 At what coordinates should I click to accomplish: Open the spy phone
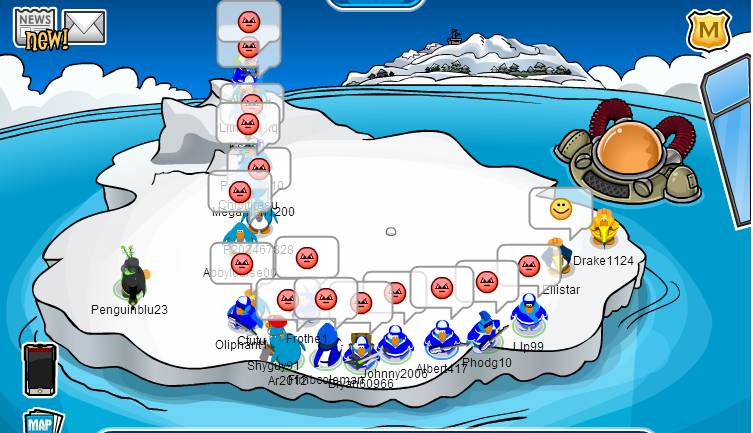pos(39,368)
